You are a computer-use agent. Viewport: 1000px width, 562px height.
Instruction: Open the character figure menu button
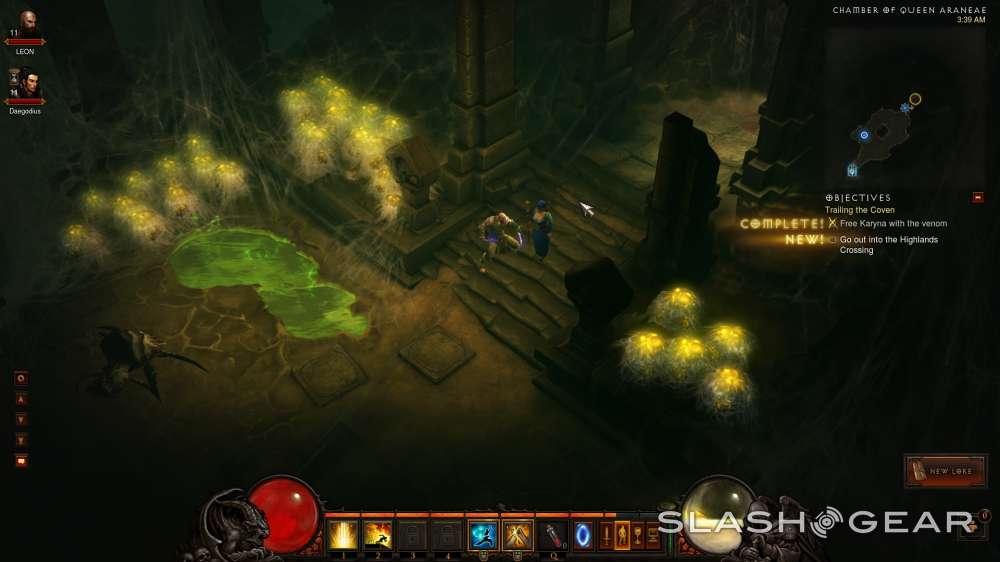click(621, 535)
